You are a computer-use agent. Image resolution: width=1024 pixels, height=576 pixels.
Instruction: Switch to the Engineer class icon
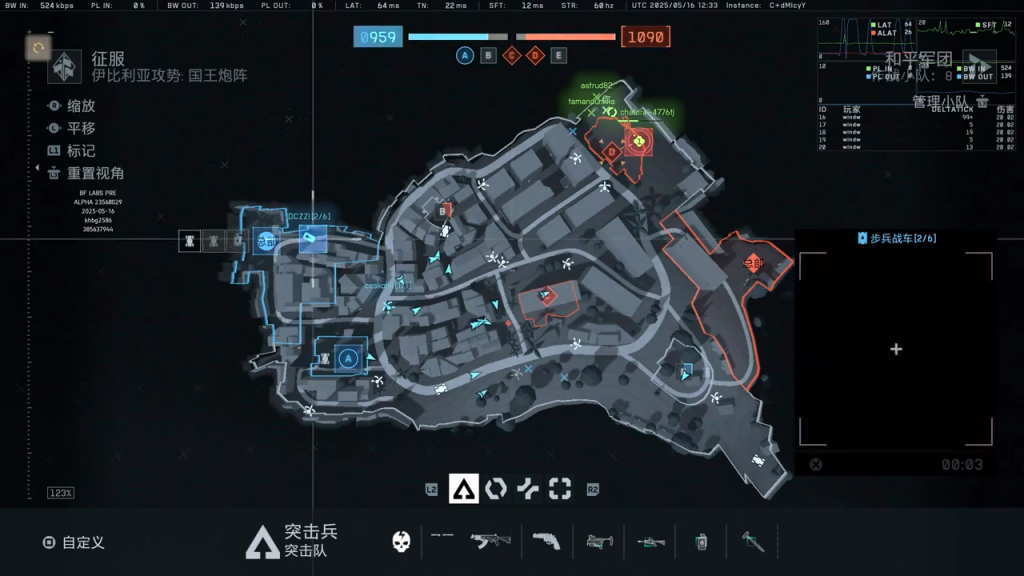pyautogui.click(x=495, y=488)
